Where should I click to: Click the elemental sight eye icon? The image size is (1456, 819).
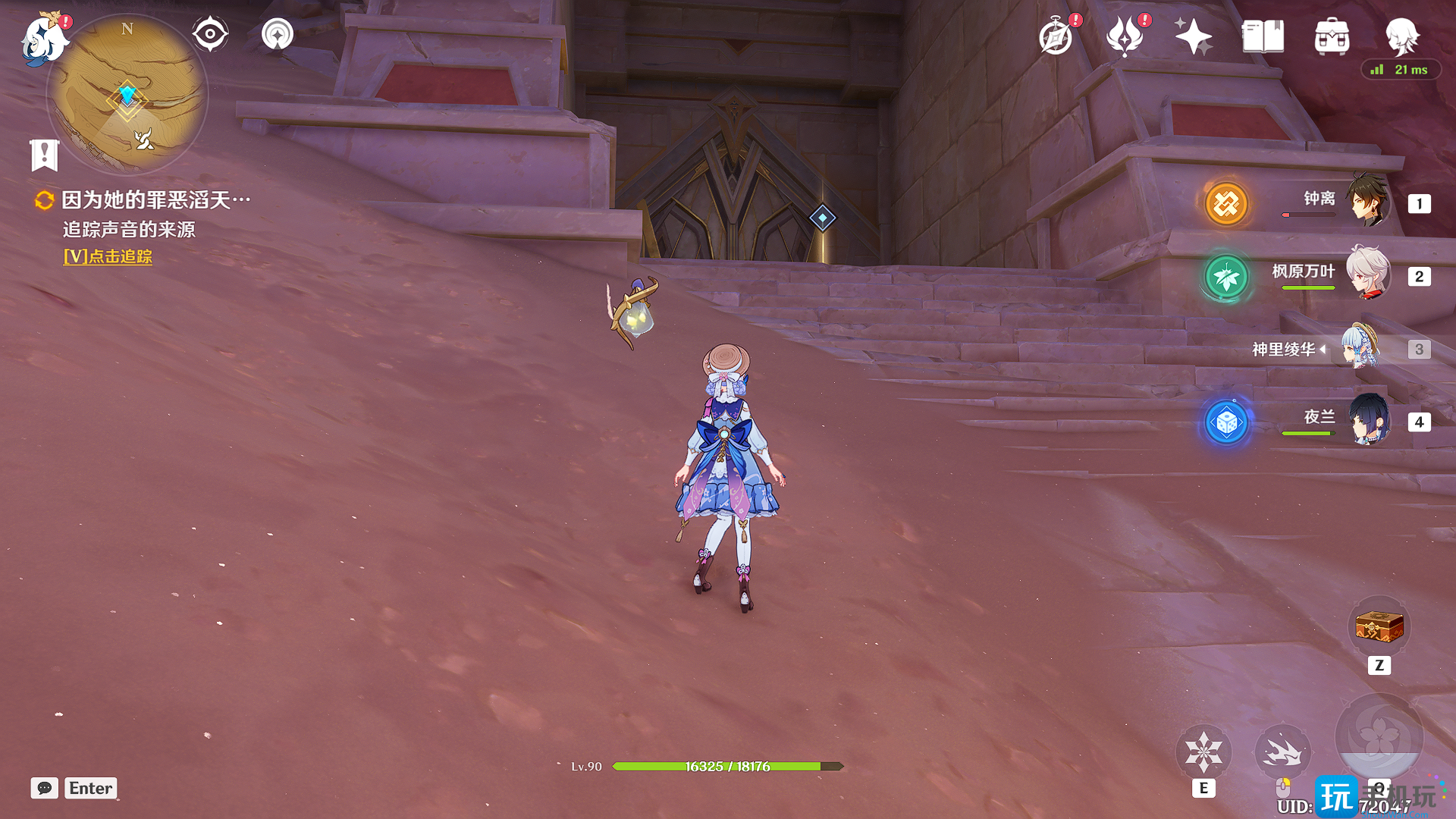(210, 34)
